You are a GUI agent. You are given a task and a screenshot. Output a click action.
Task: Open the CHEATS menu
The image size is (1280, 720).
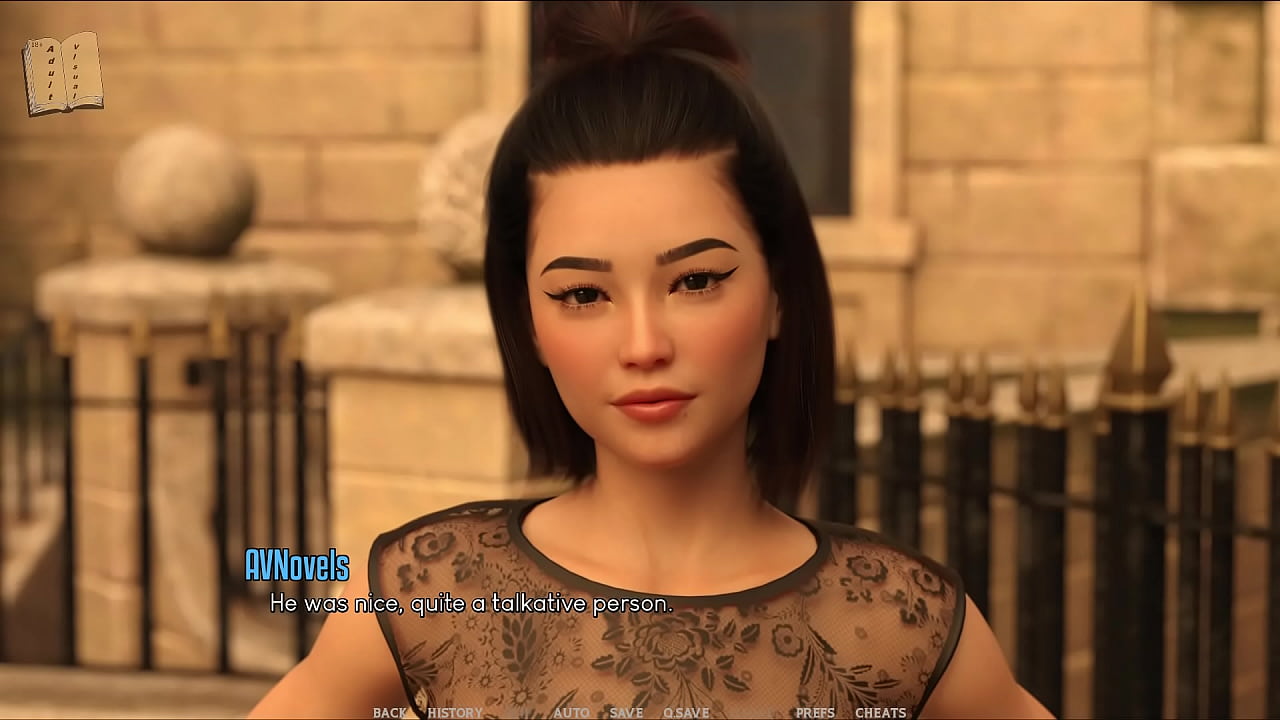880,713
